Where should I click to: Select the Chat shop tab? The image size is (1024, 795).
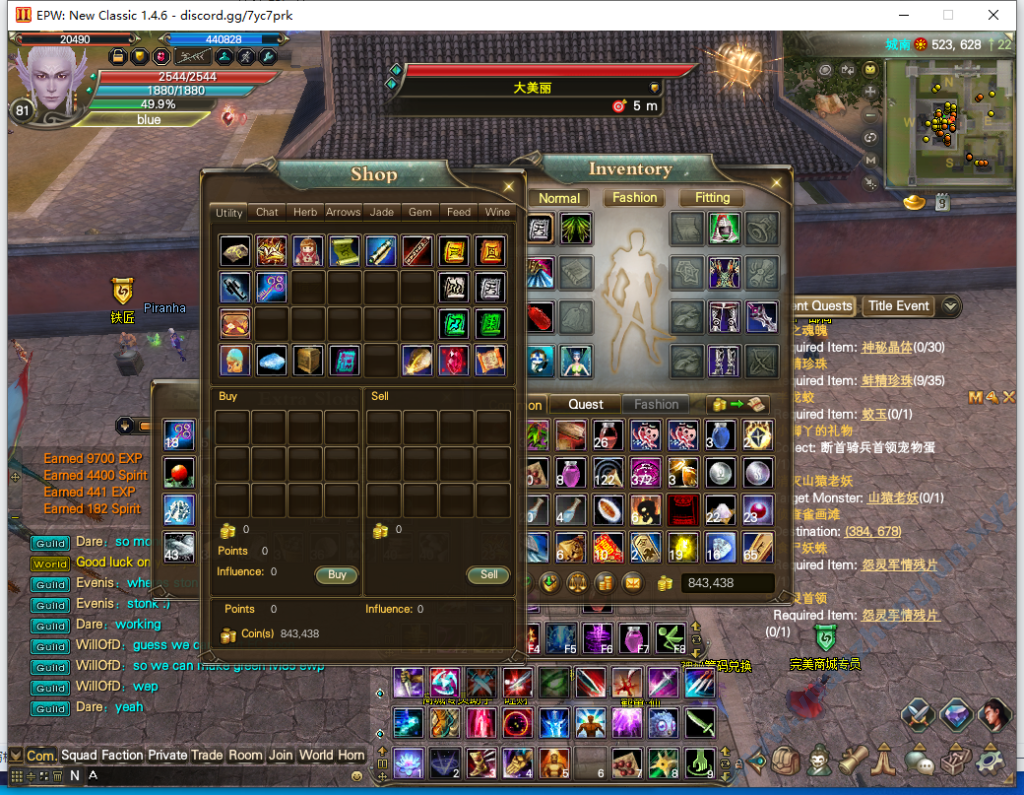coord(267,212)
